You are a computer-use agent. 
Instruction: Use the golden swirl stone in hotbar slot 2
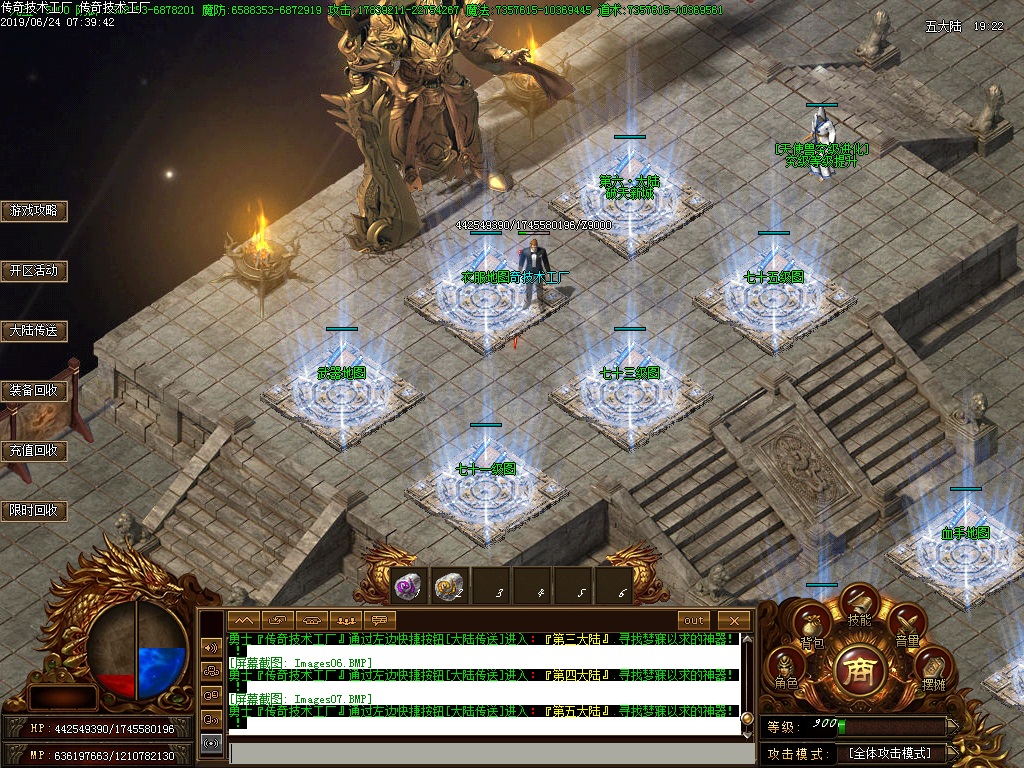(x=449, y=587)
